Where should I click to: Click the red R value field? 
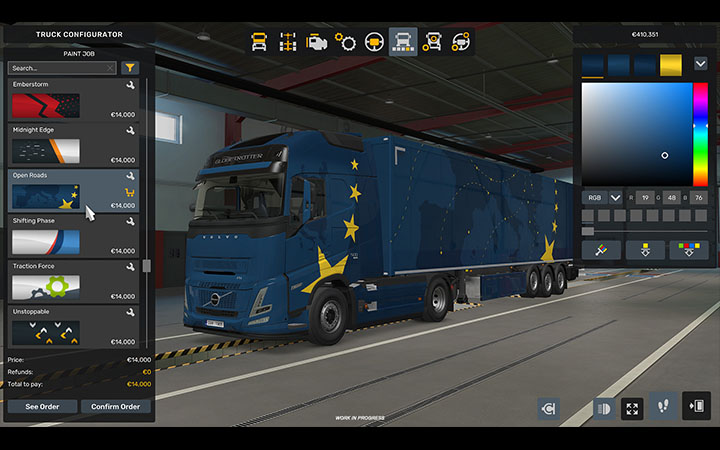[646, 198]
